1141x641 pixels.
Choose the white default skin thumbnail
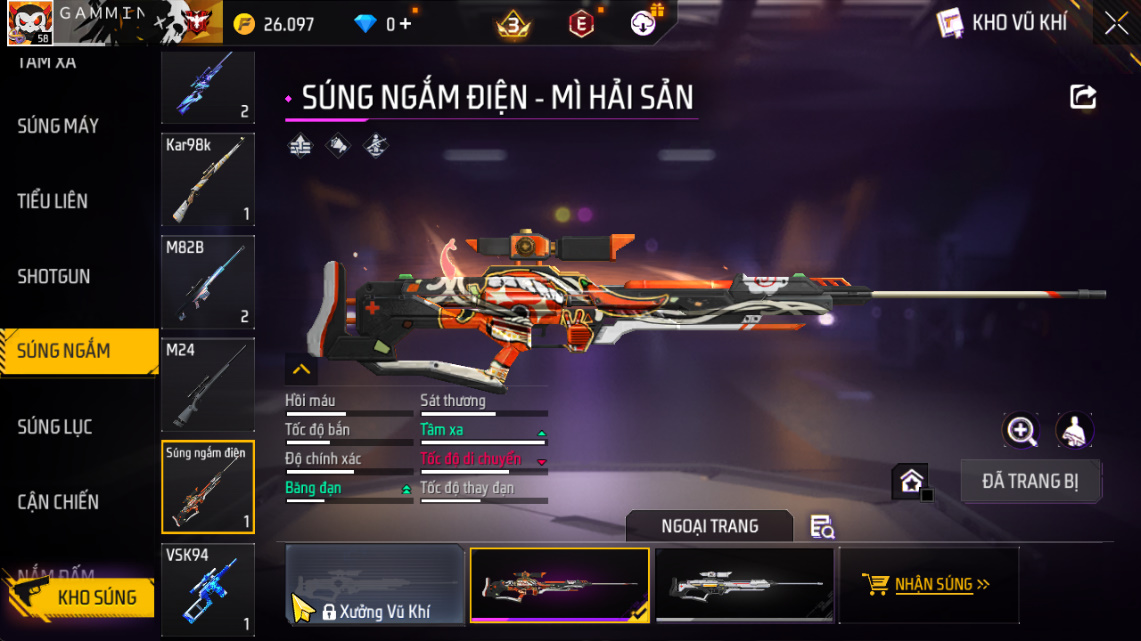click(744, 585)
